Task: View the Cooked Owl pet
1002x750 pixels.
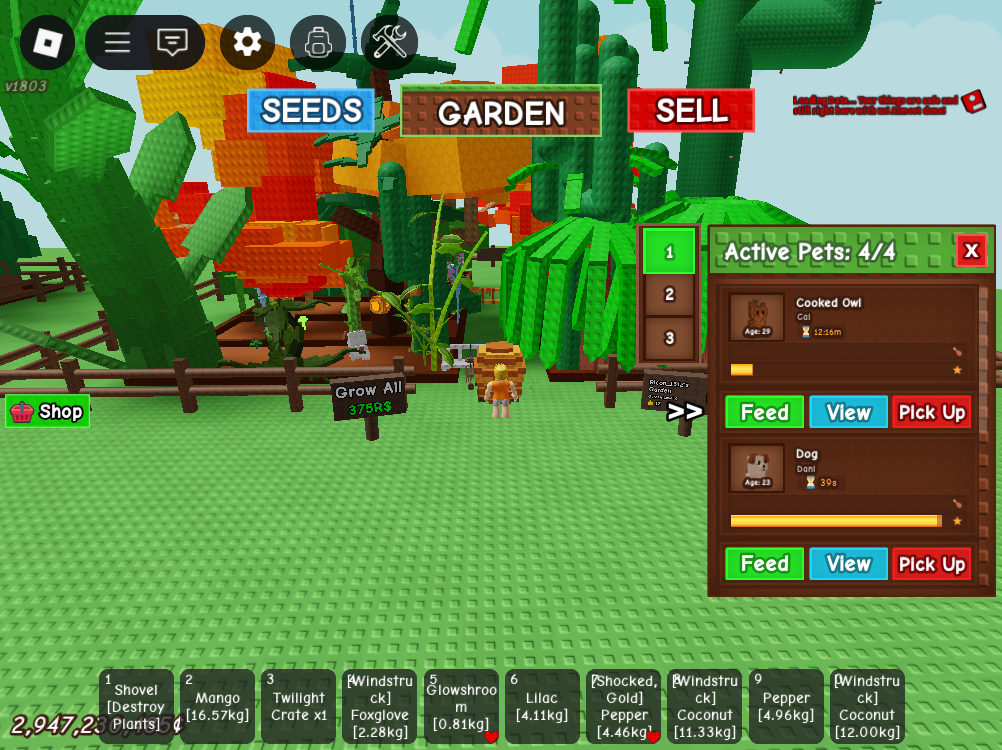Action: coord(848,412)
